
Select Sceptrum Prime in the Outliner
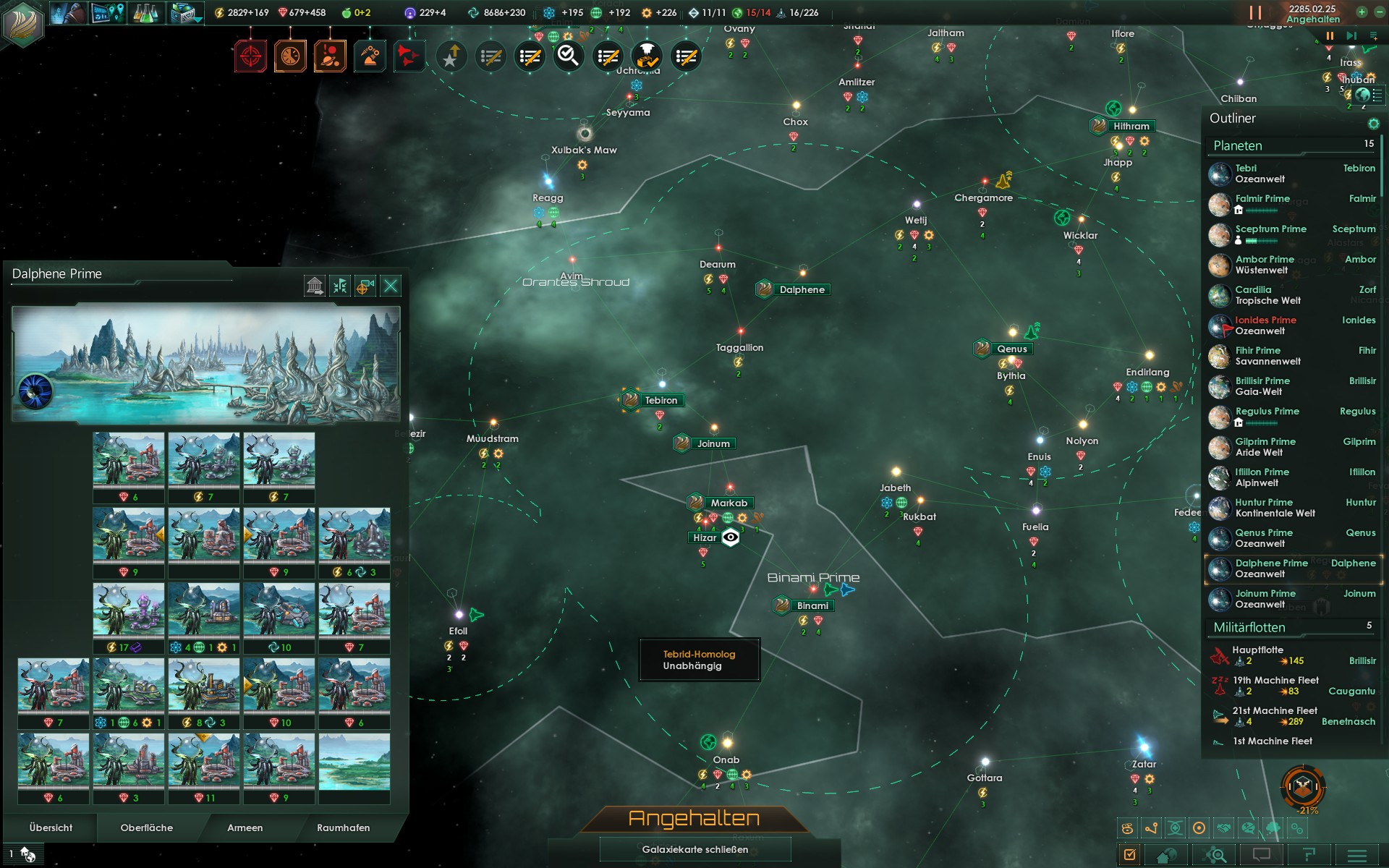click(x=1270, y=229)
